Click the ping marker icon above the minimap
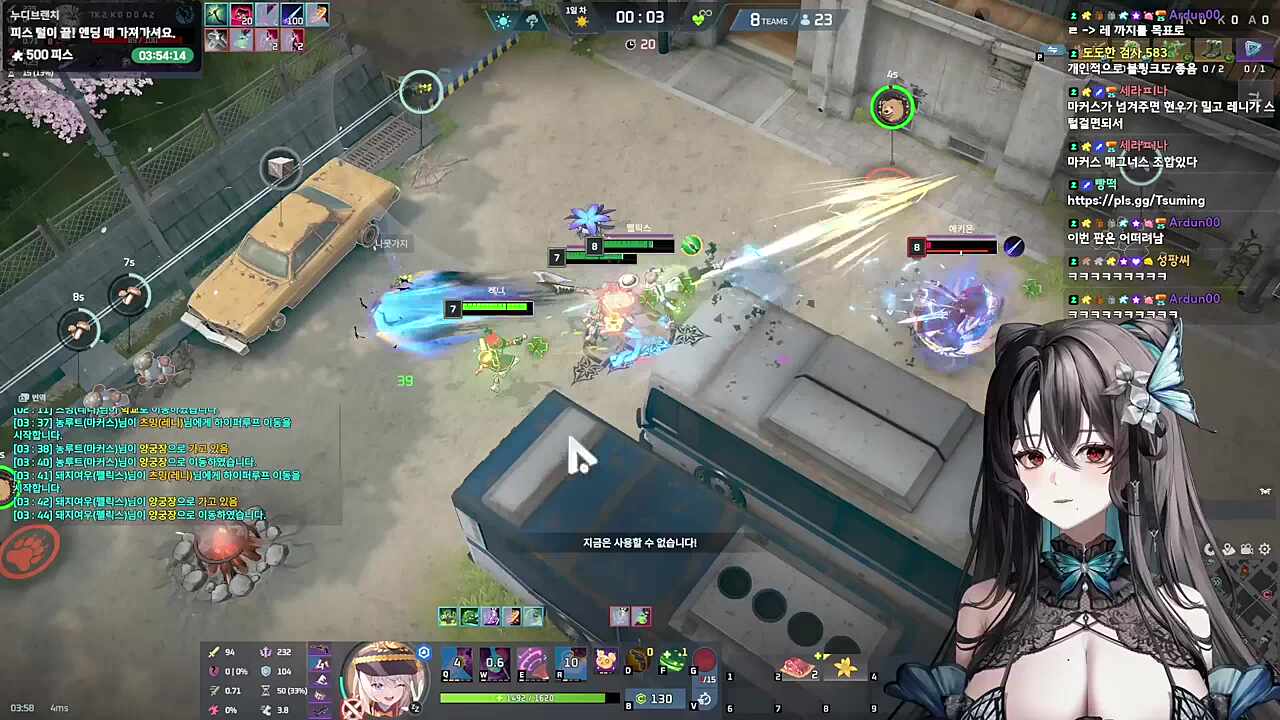Image resolution: width=1280 pixels, height=720 pixels. tap(1229, 549)
